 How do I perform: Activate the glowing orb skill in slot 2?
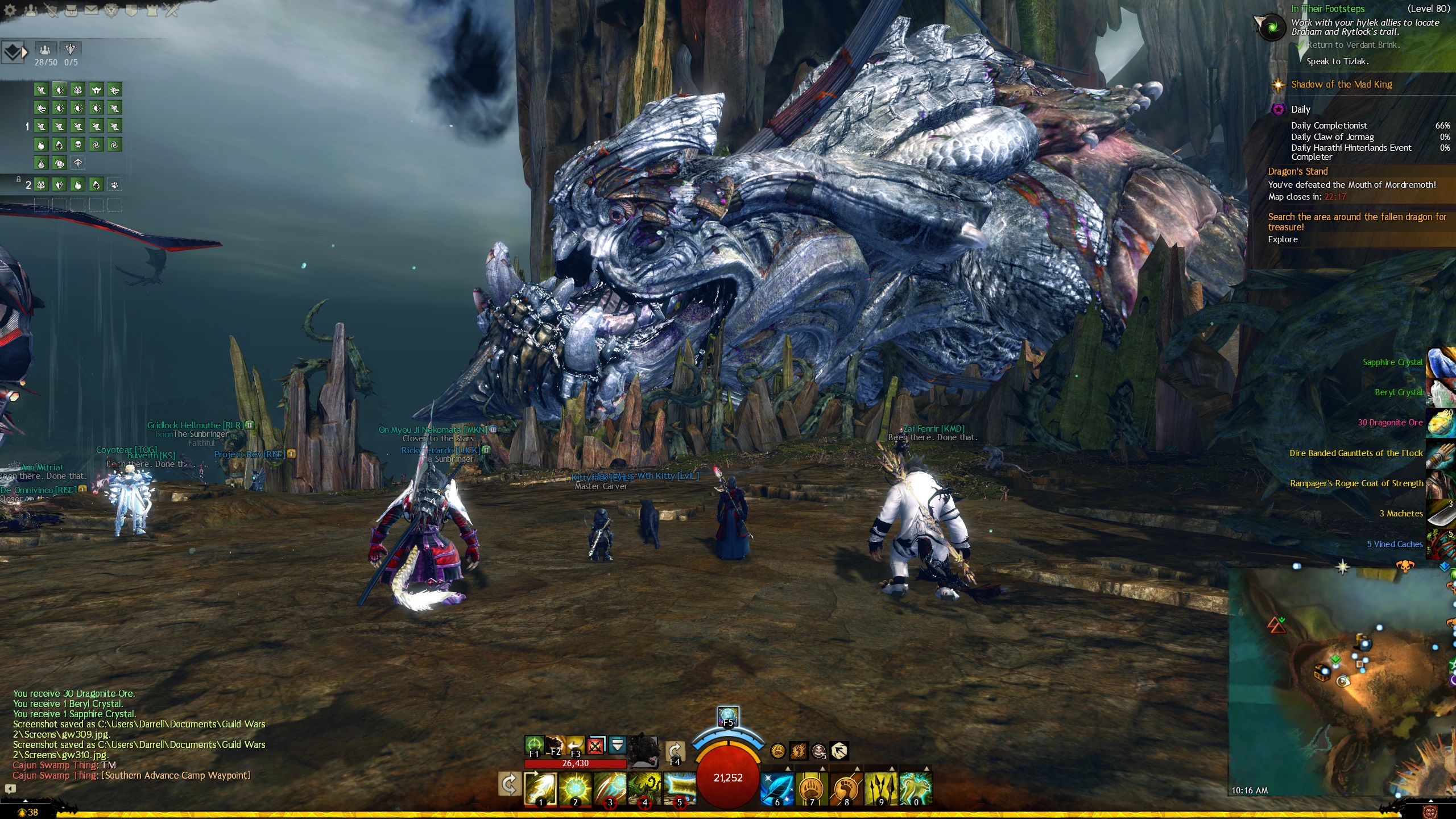(575, 789)
